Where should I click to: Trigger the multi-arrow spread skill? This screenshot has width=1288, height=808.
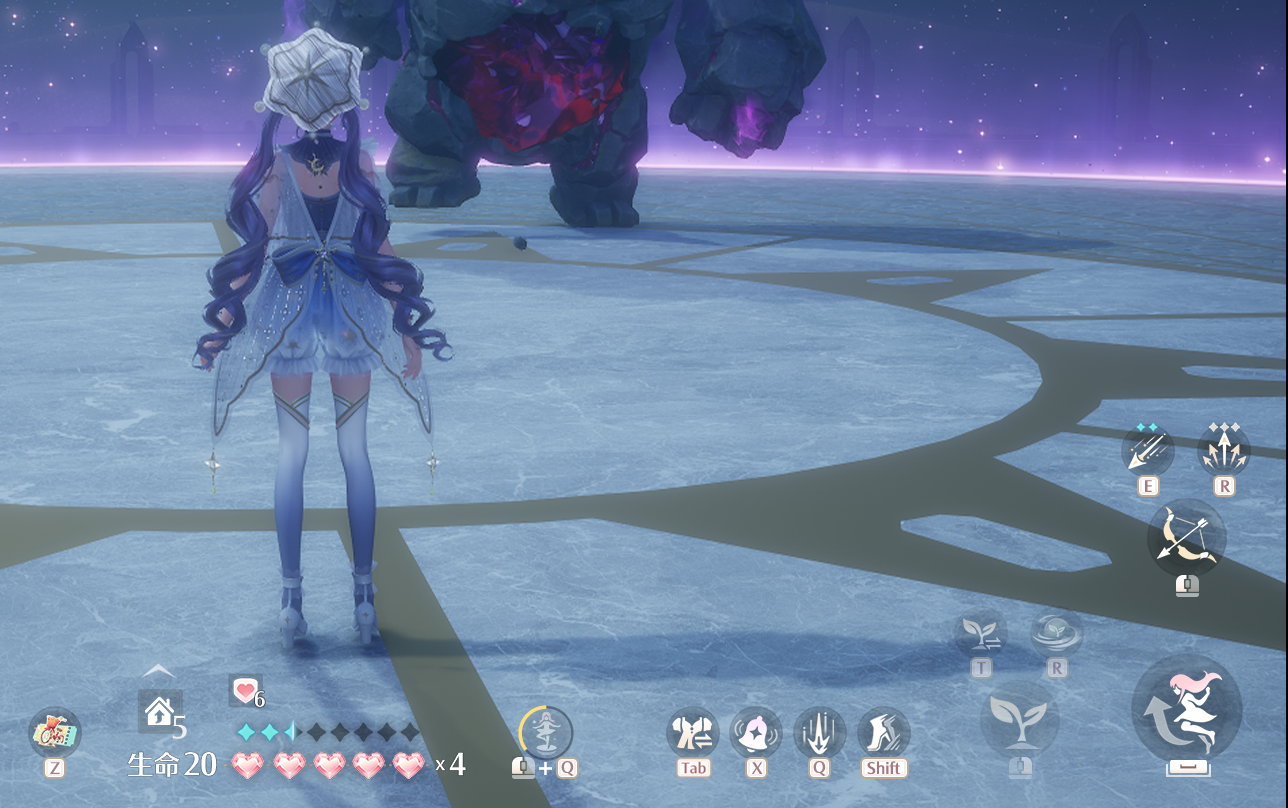1224,450
